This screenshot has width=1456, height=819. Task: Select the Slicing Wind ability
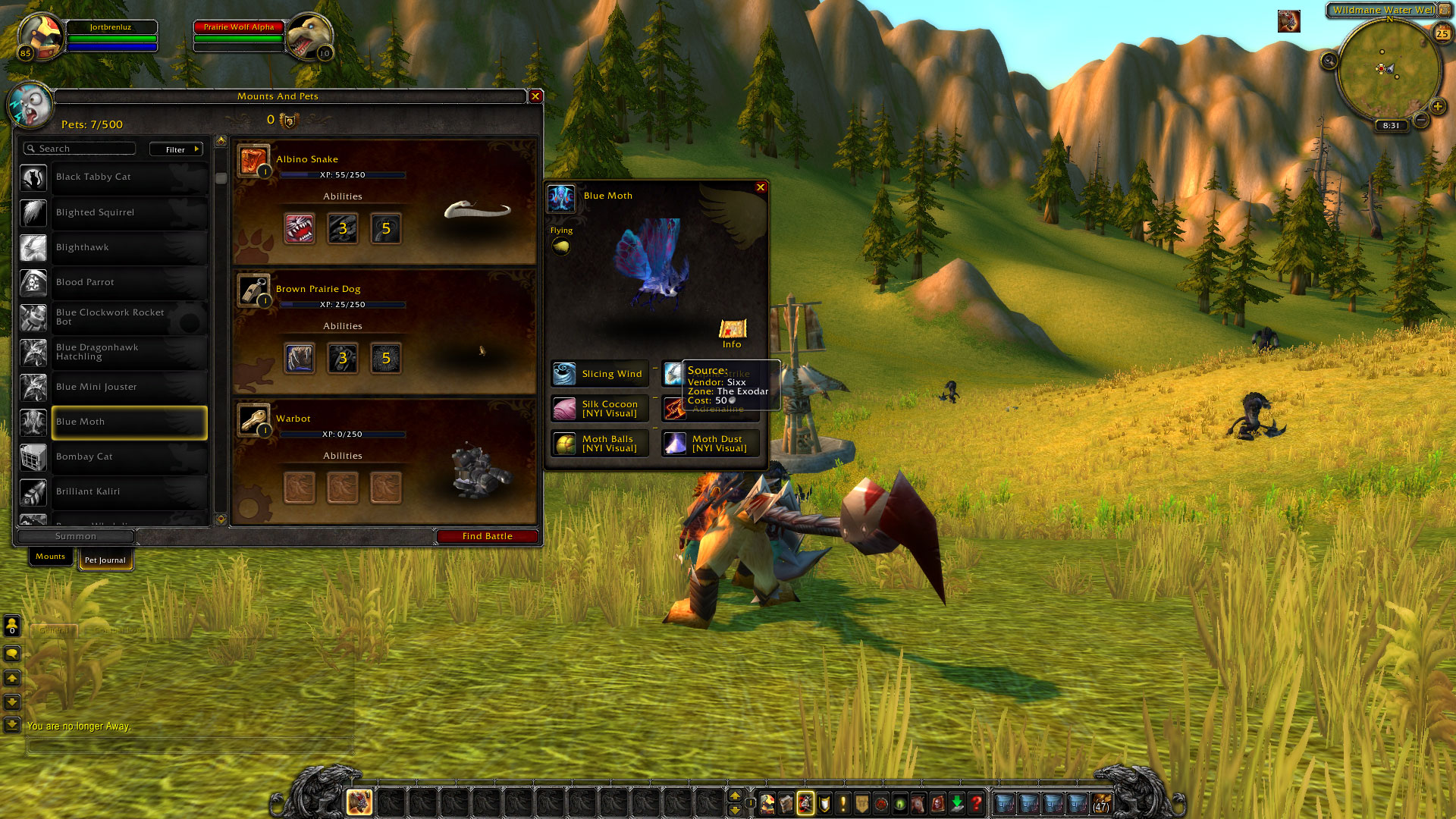coord(600,374)
